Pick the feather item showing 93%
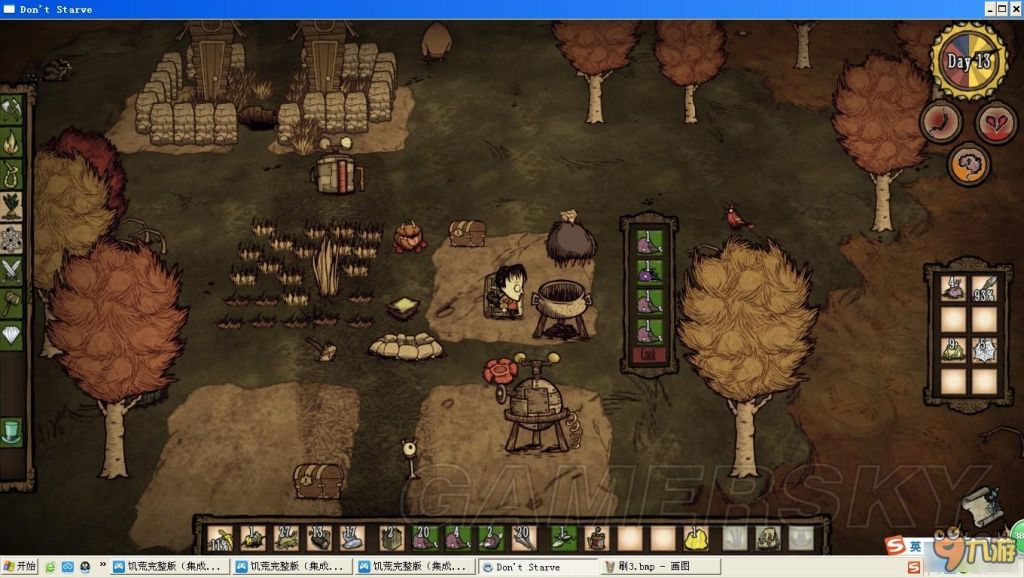The width and height of the screenshot is (1024, 578). pos(984,288)
